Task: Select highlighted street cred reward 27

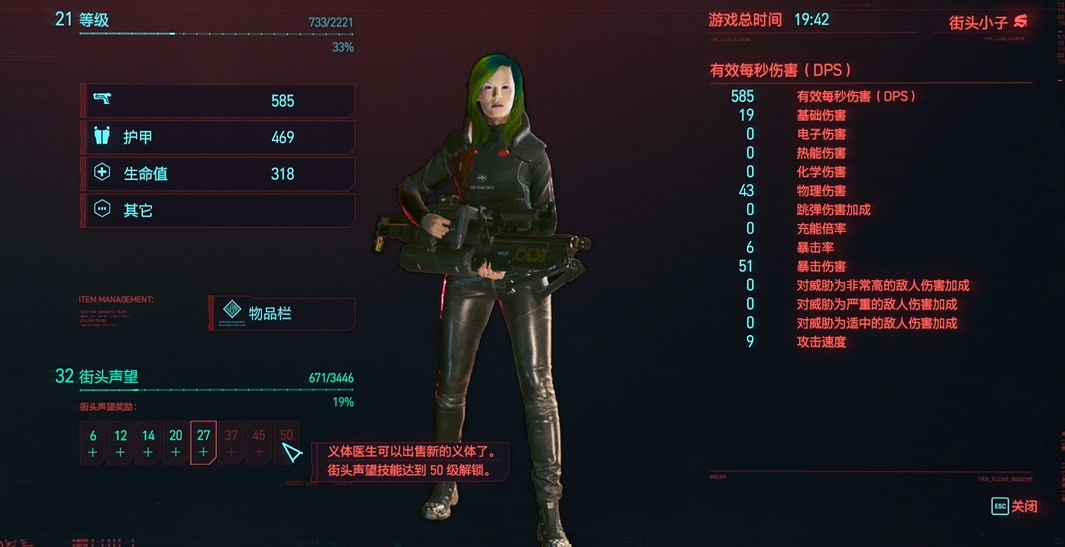Action: click(203, 443)
